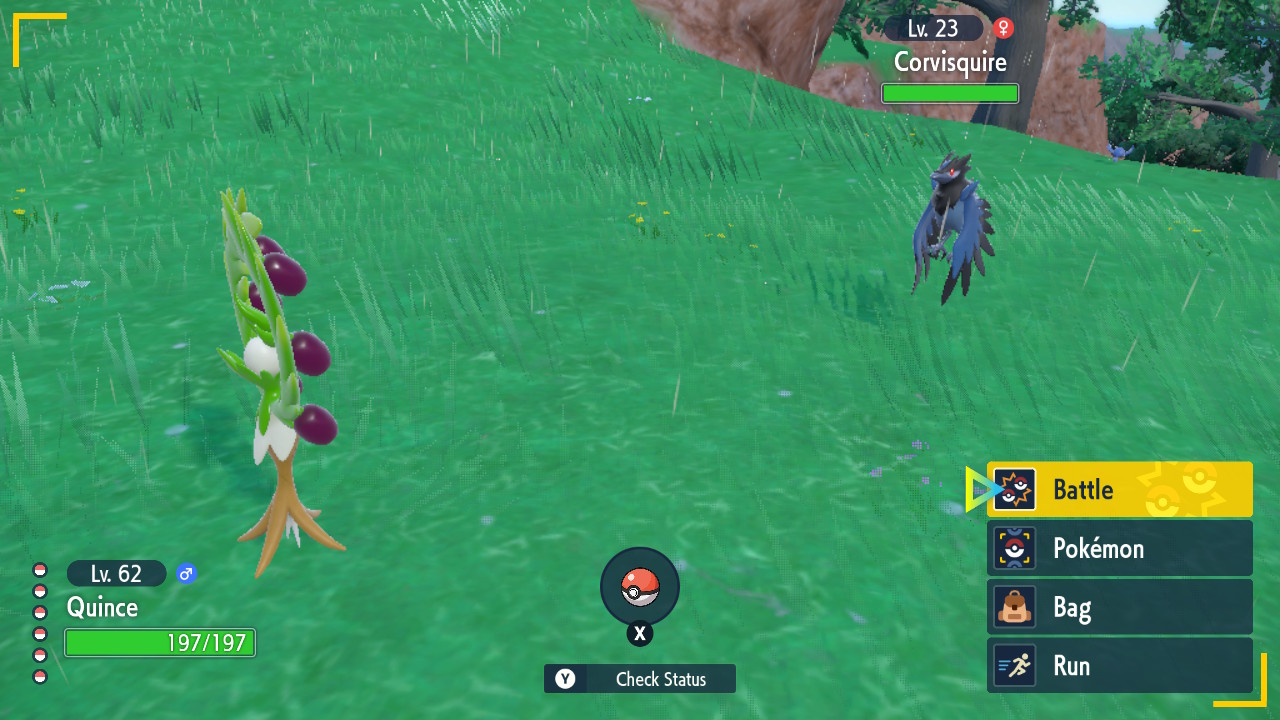
Task: Open the Pokémon party menu
Action: point(1119,548)
